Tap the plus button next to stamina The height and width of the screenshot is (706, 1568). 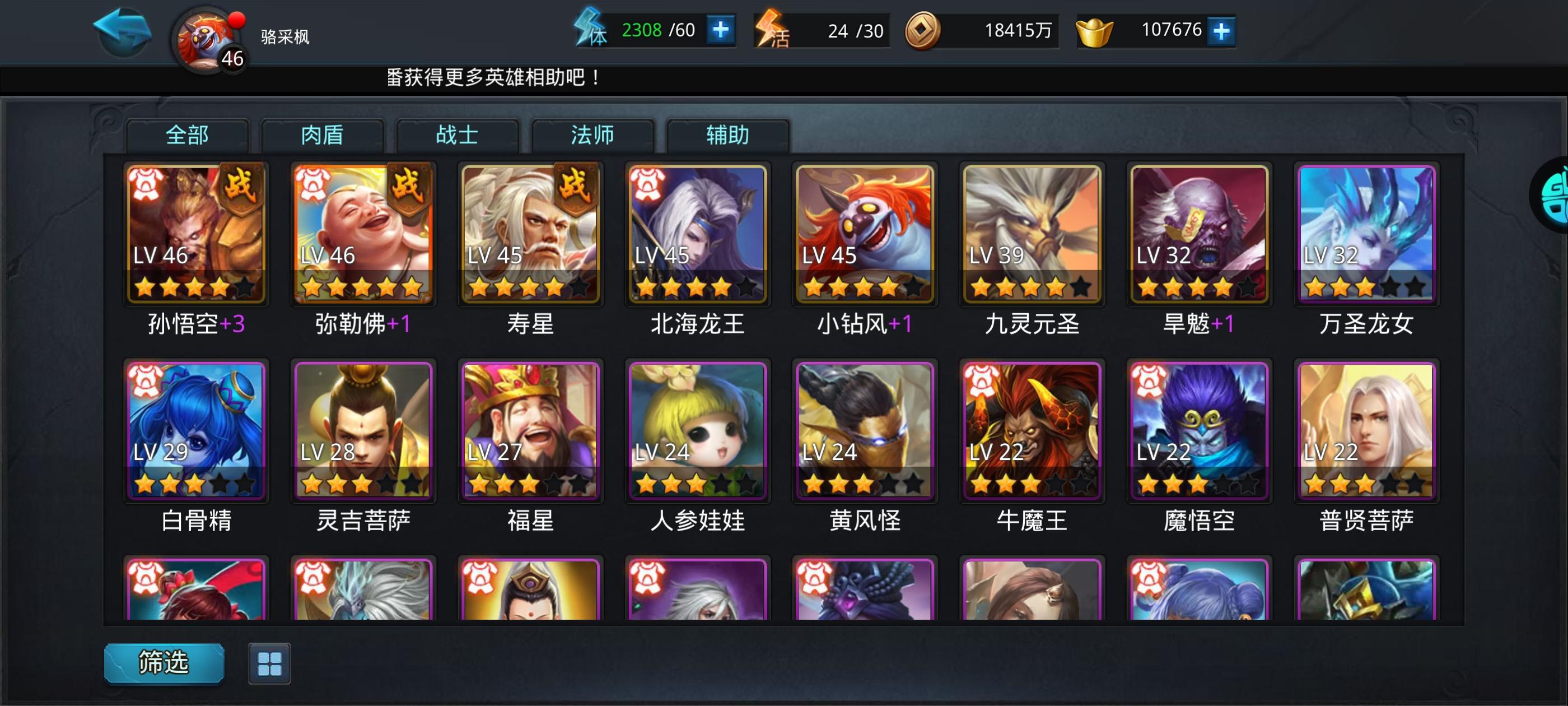720,29
